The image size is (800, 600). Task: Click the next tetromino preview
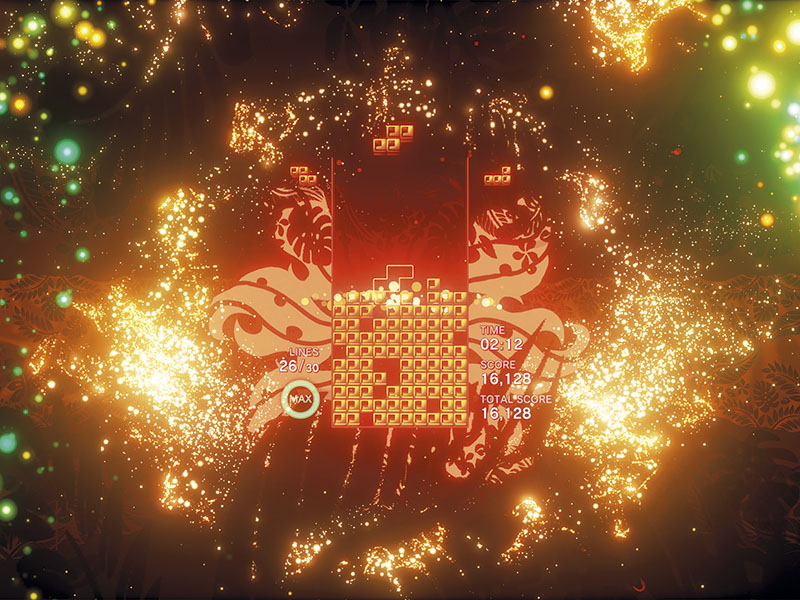pos(497,176)
